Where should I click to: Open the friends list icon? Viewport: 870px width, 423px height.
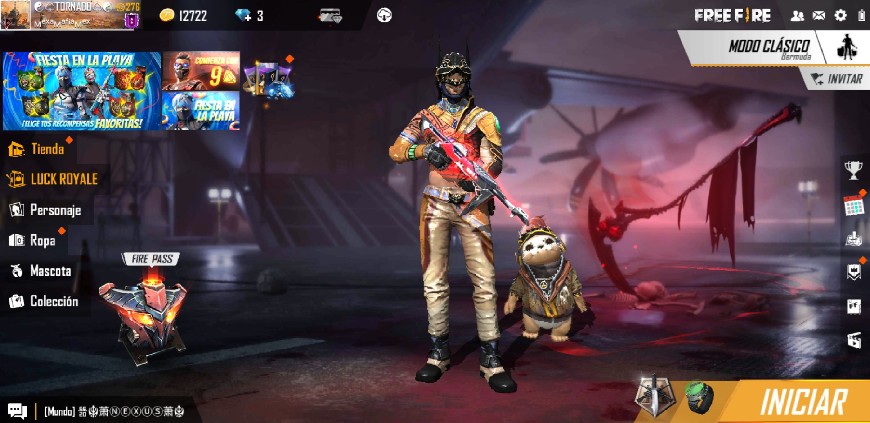coord(797,15)
